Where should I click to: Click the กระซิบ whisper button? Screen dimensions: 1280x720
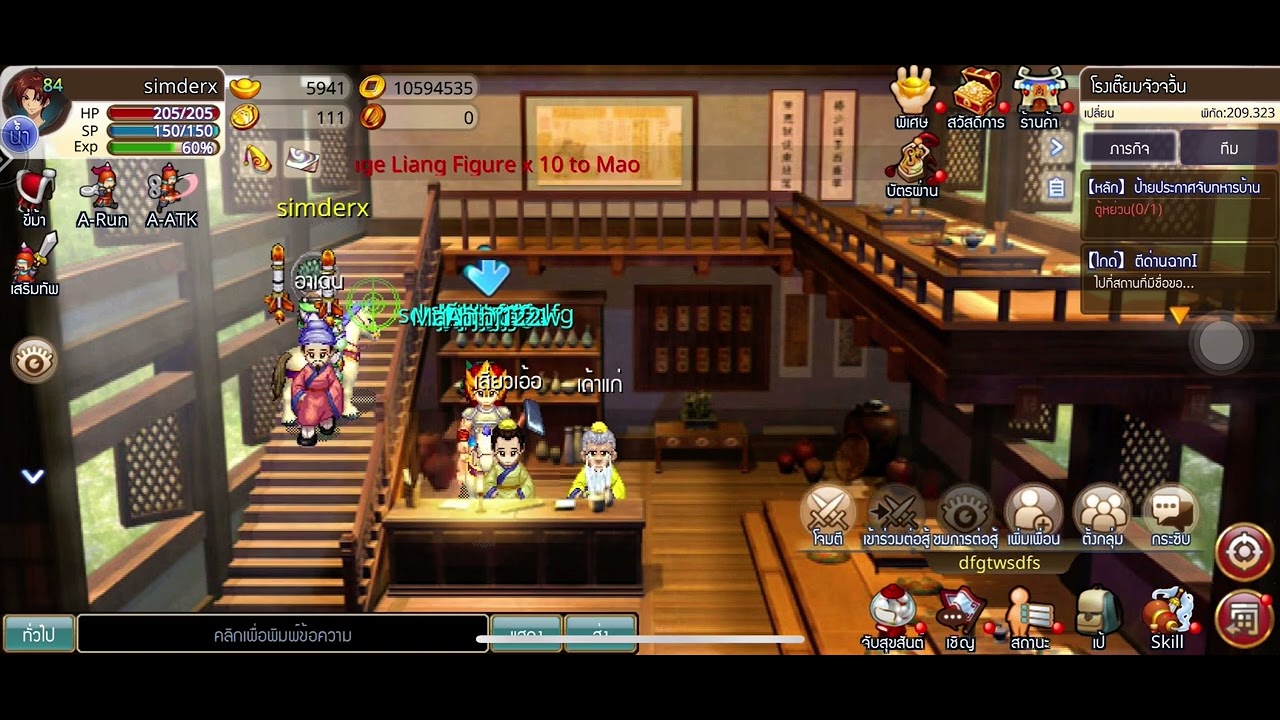tap(1170, 514)
